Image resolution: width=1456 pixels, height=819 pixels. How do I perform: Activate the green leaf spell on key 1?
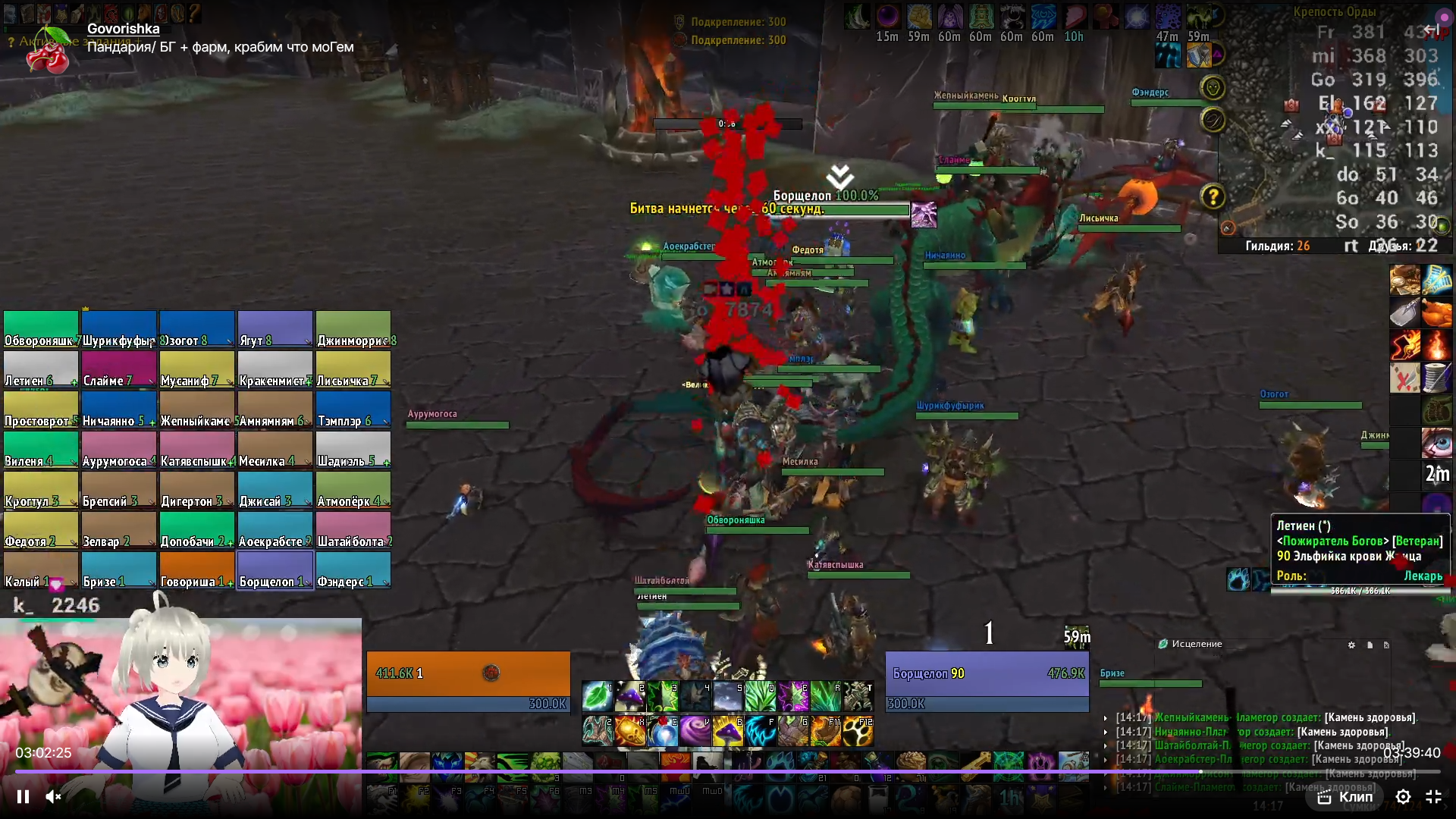pyautogui.click(x=598, y=695)
